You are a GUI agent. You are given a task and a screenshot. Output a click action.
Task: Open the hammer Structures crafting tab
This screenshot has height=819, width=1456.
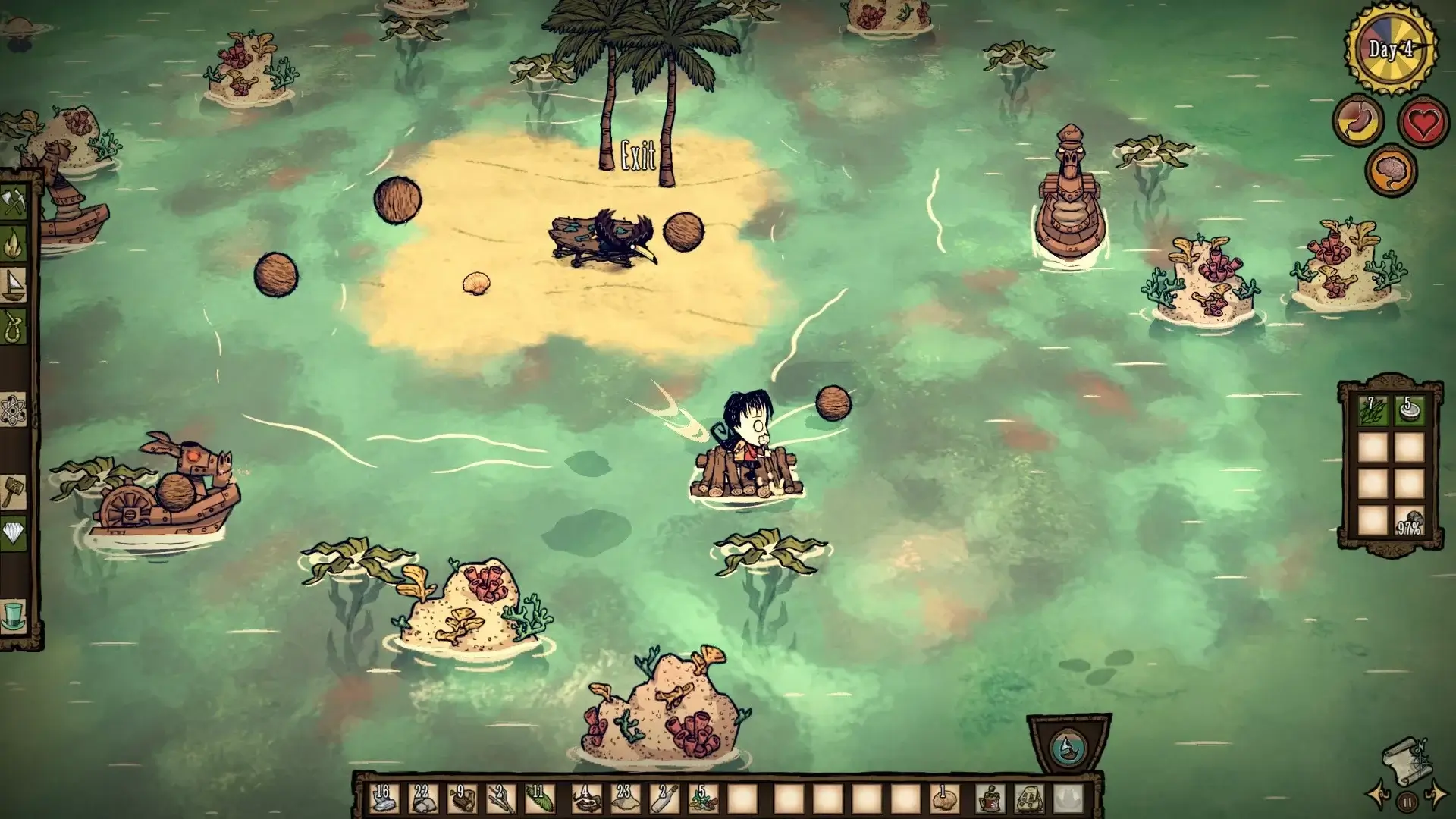coord(14,491)
